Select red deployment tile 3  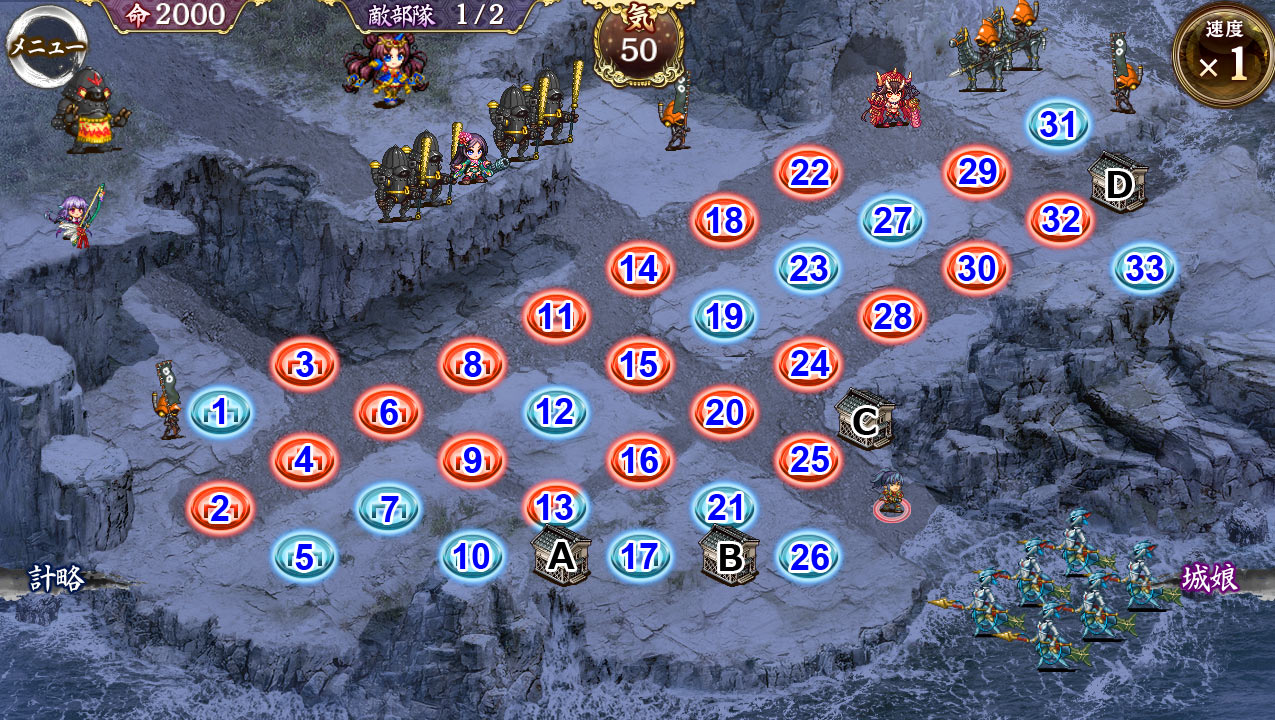point(304,364)
